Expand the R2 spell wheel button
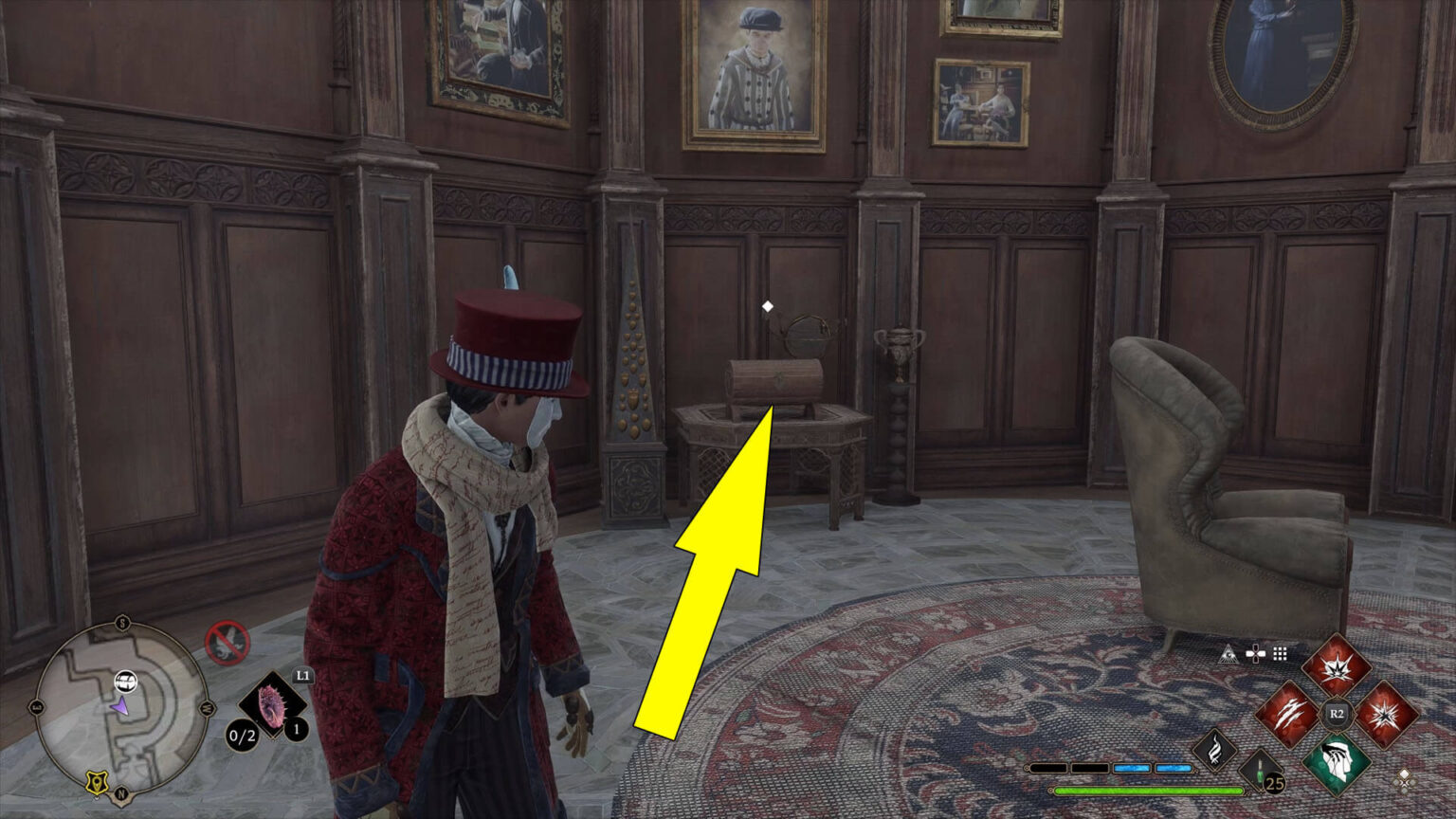The height and width of the screenshot is (819, 1456). point(1336,714)
